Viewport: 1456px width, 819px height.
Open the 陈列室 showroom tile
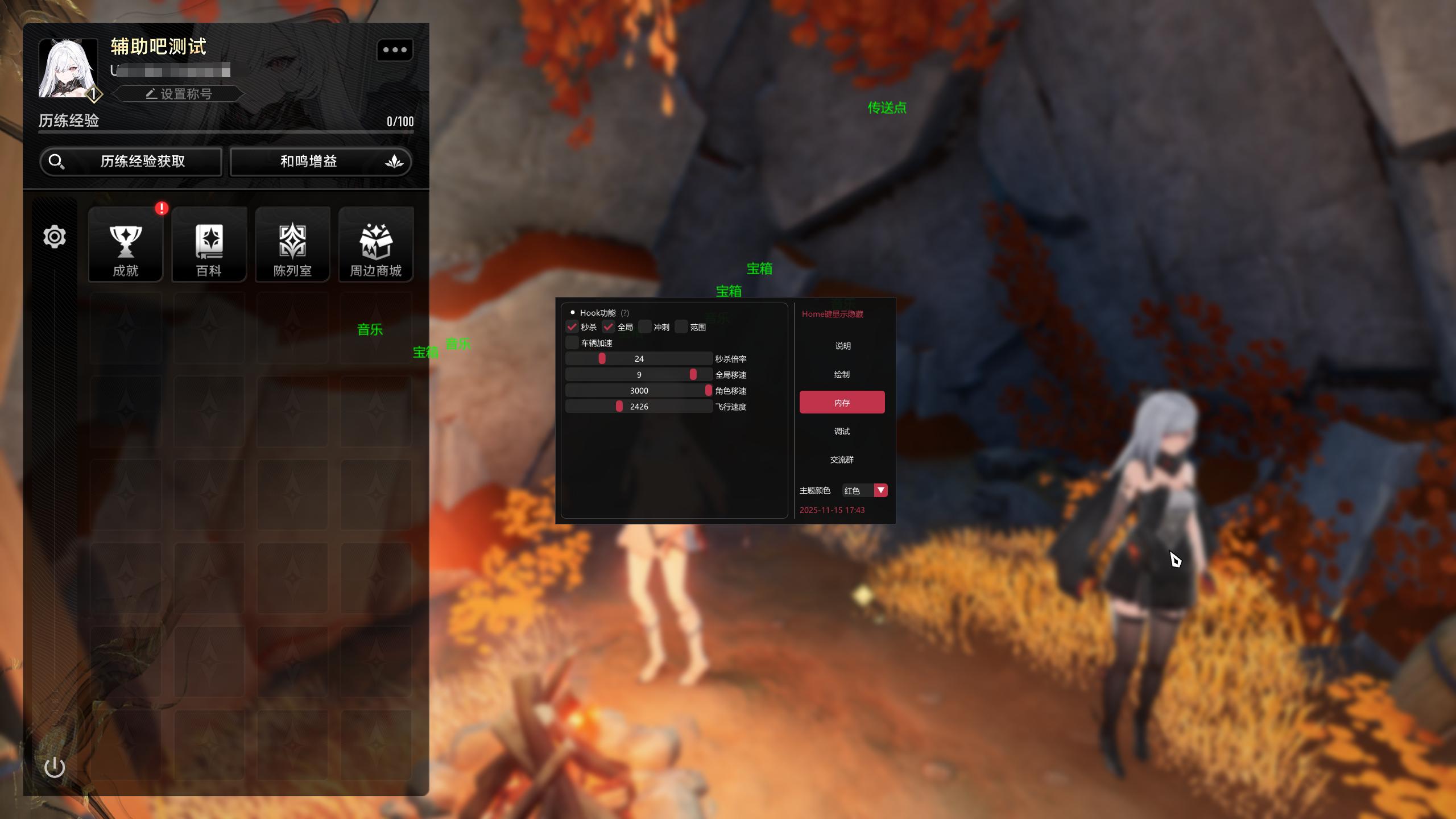[292, 245]
